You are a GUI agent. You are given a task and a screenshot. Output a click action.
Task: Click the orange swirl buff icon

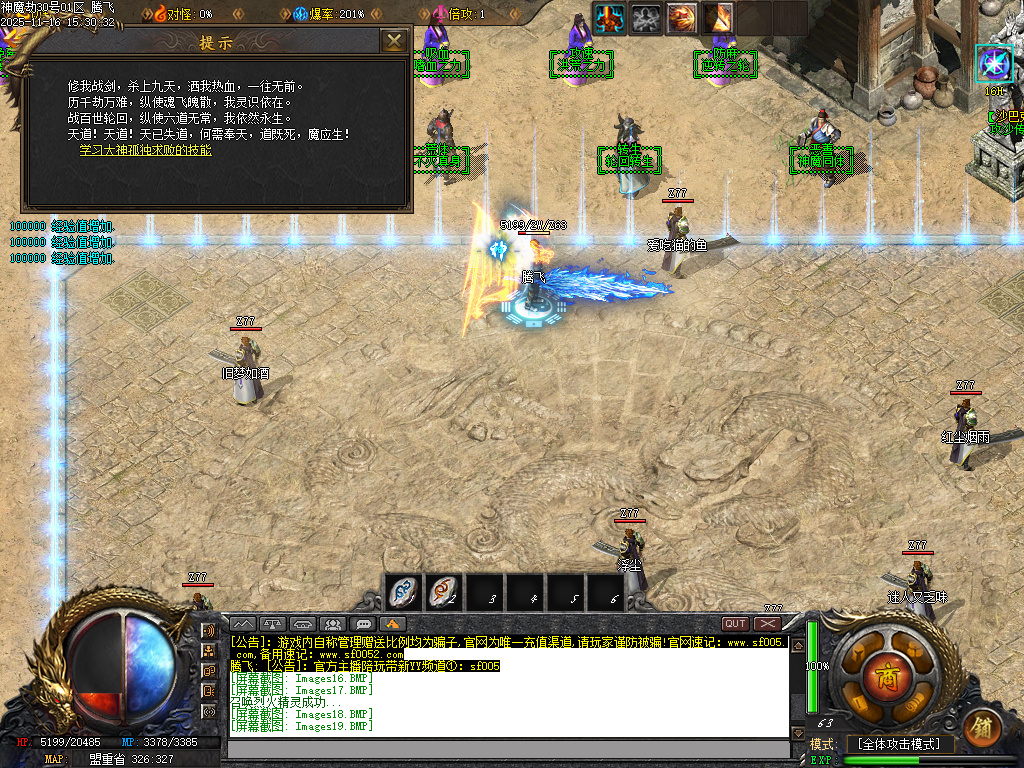click(x=682, y=18)
